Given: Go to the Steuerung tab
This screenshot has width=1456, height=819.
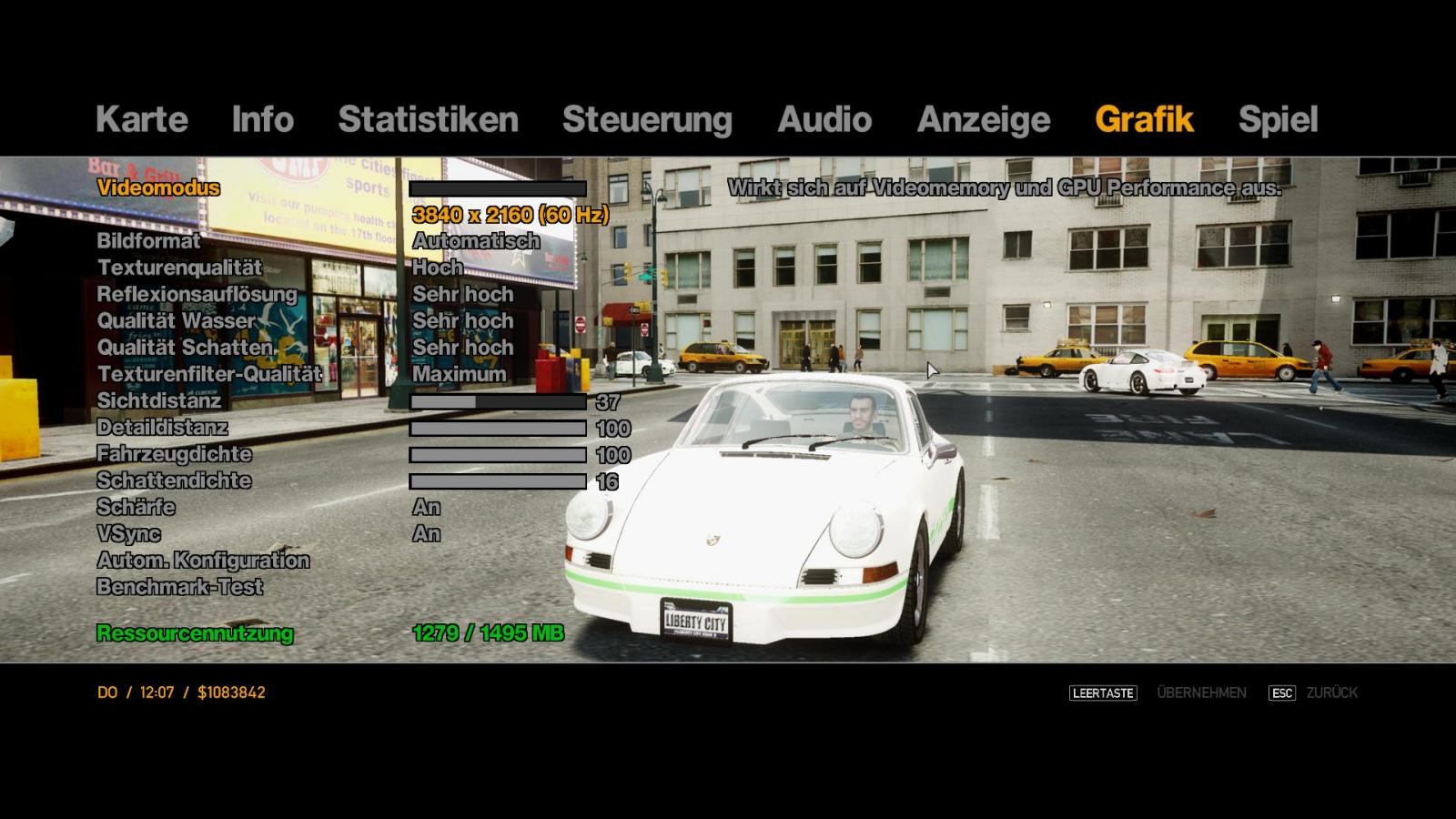Looking at the screenshot, I should tap(647, 119).
